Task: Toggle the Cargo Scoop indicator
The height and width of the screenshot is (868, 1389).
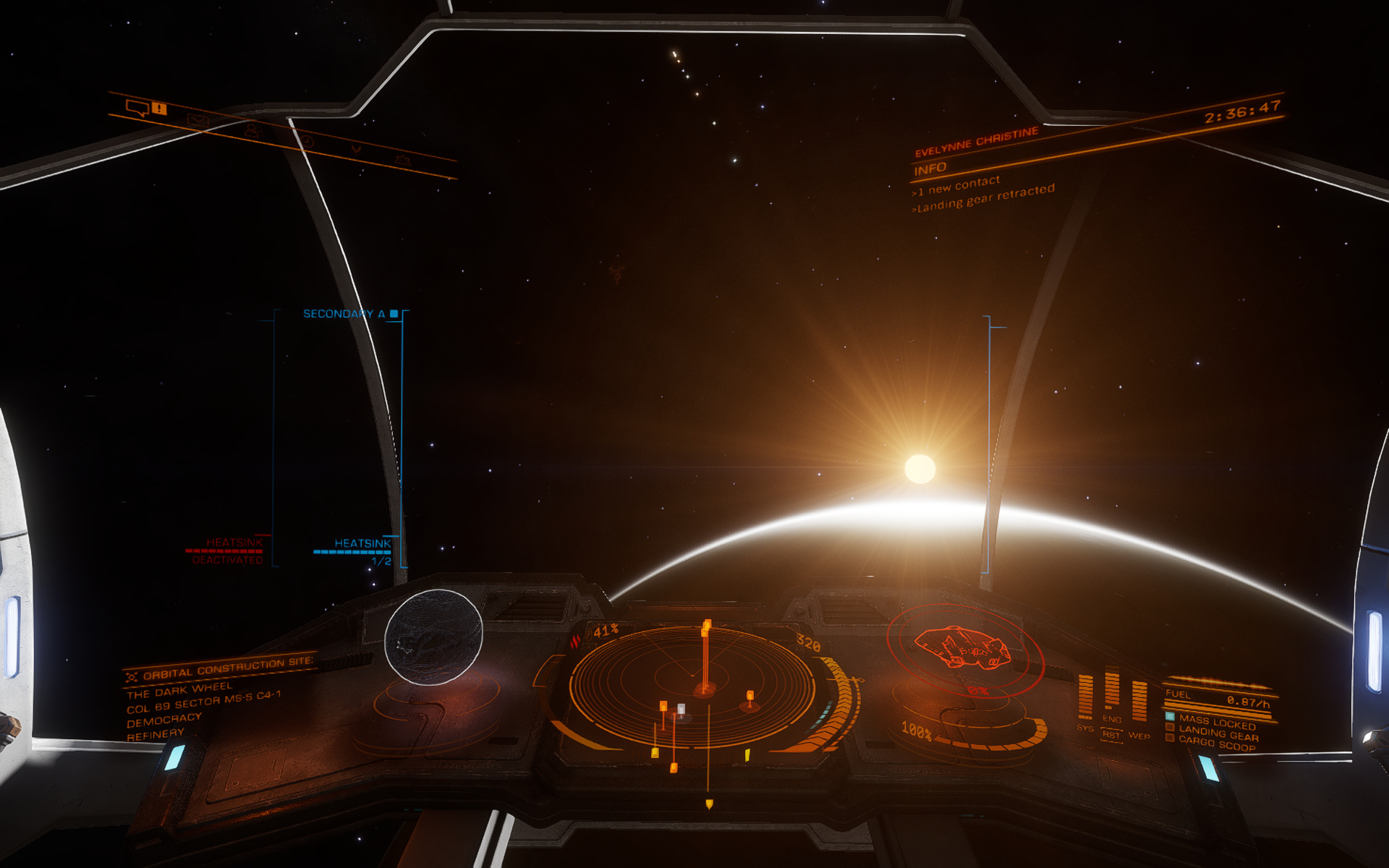Action: (x=1216, y=744)
